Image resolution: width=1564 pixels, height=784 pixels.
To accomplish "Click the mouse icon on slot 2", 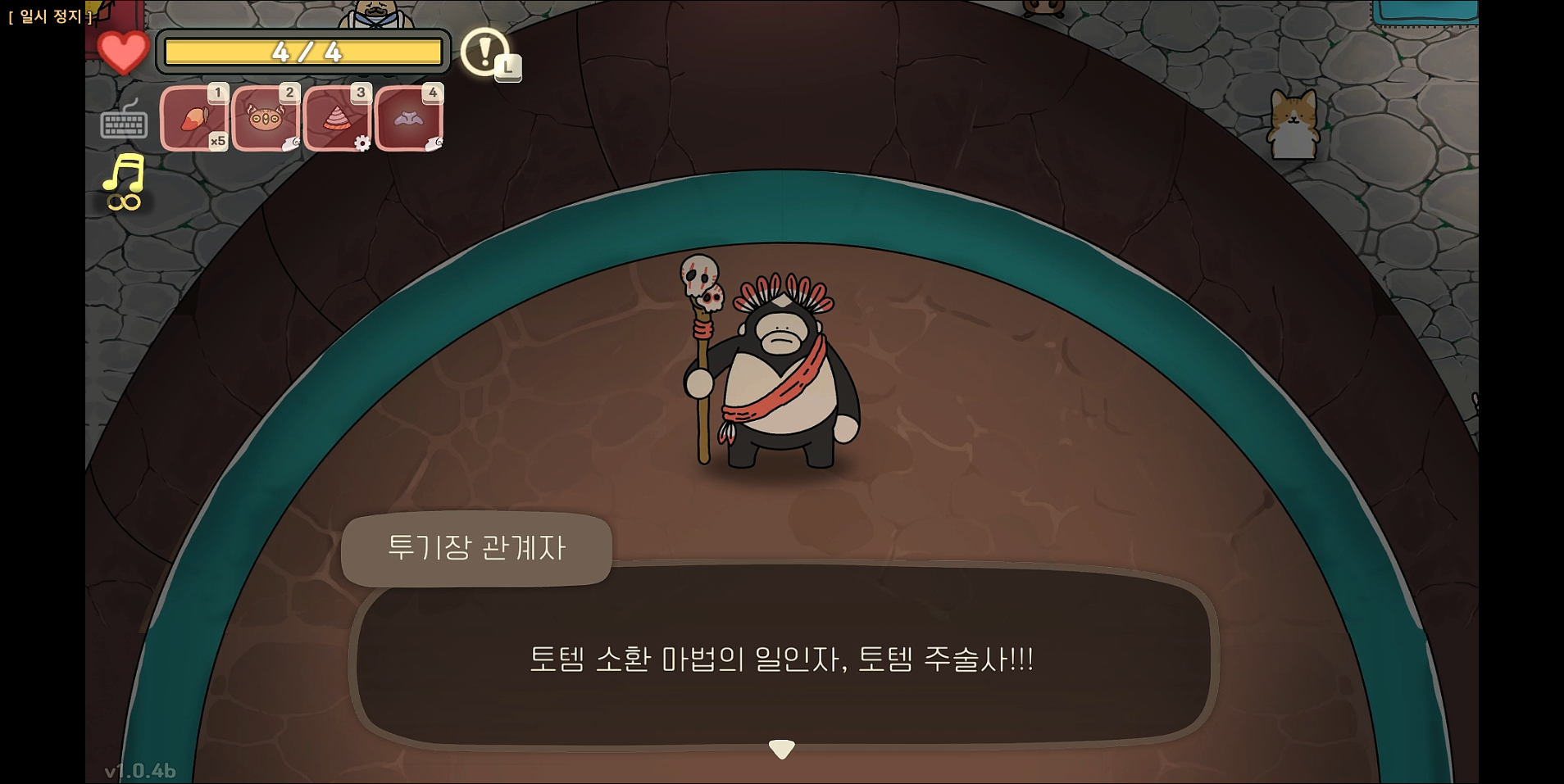I will 292,143.
